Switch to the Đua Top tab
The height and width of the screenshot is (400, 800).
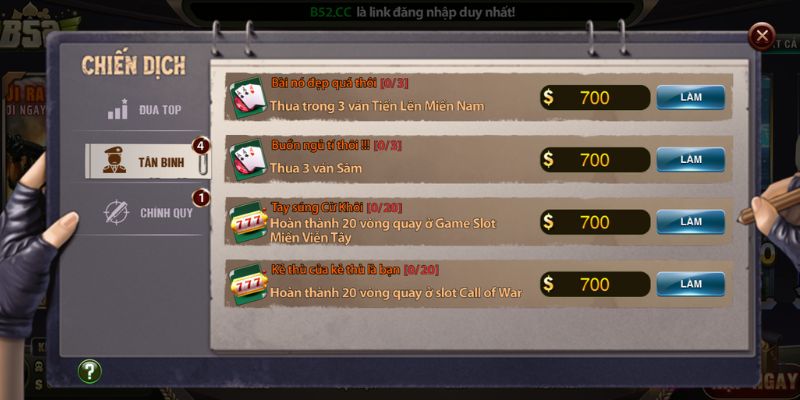point(146,109)
